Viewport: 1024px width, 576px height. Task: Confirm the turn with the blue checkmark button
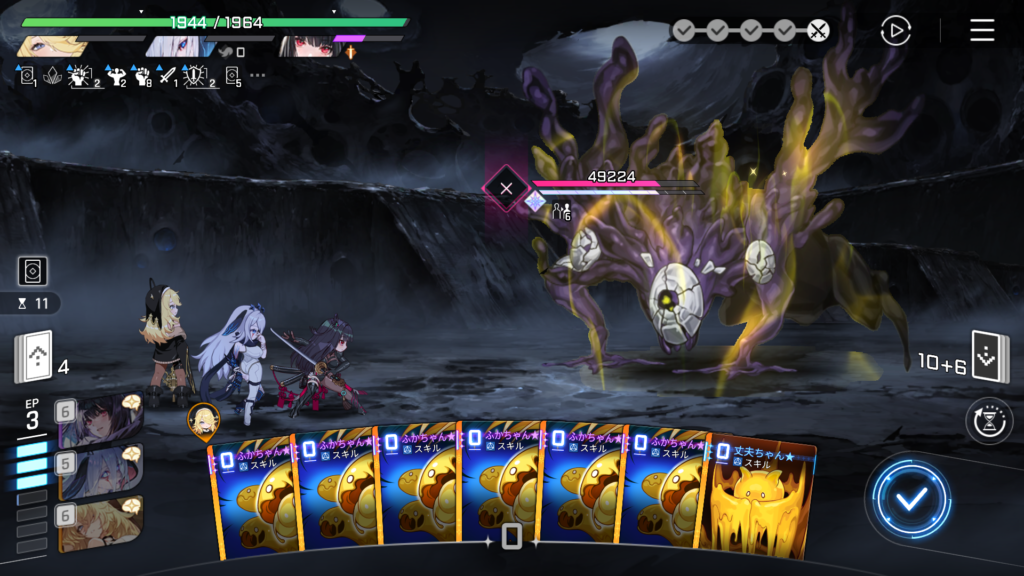(x=910, y=498)
